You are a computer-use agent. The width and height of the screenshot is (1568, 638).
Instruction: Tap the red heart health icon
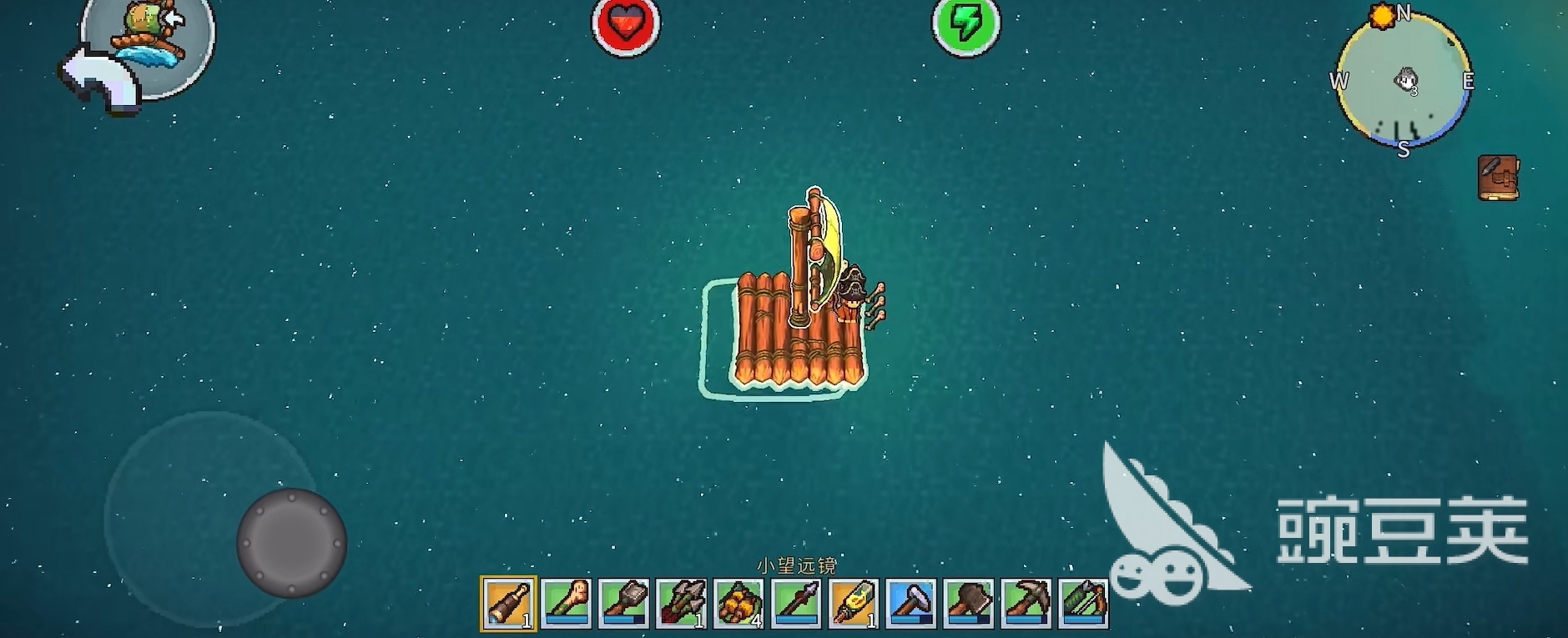coord(626,25)
